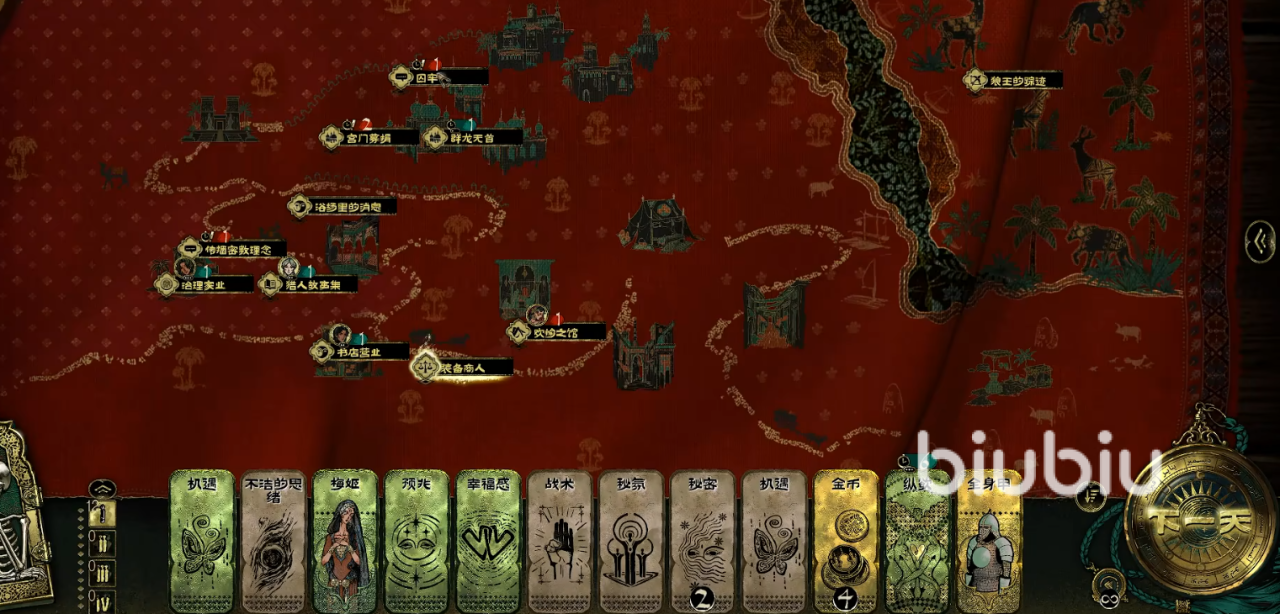Pick the 战术 raised-fist card
Viewport: 1280px width, 614px height.
coord(560,542)
